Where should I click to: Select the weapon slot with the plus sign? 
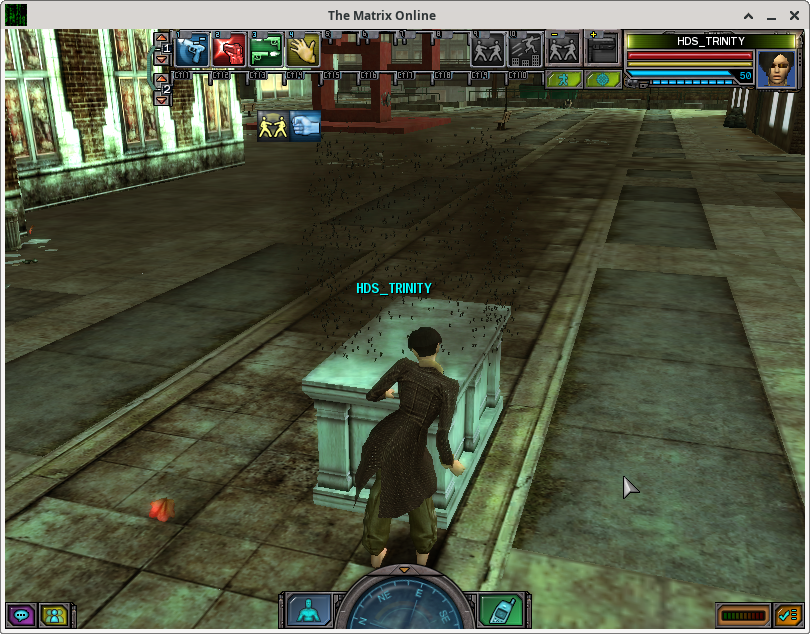pos(603,49)
